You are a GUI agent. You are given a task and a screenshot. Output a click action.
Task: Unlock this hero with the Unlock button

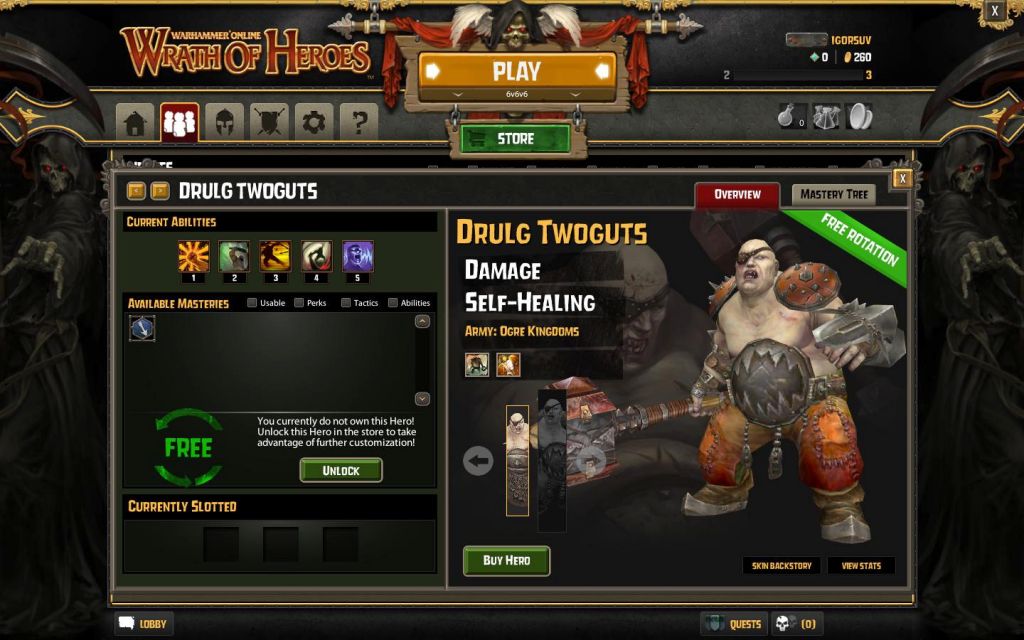(341, 470)
